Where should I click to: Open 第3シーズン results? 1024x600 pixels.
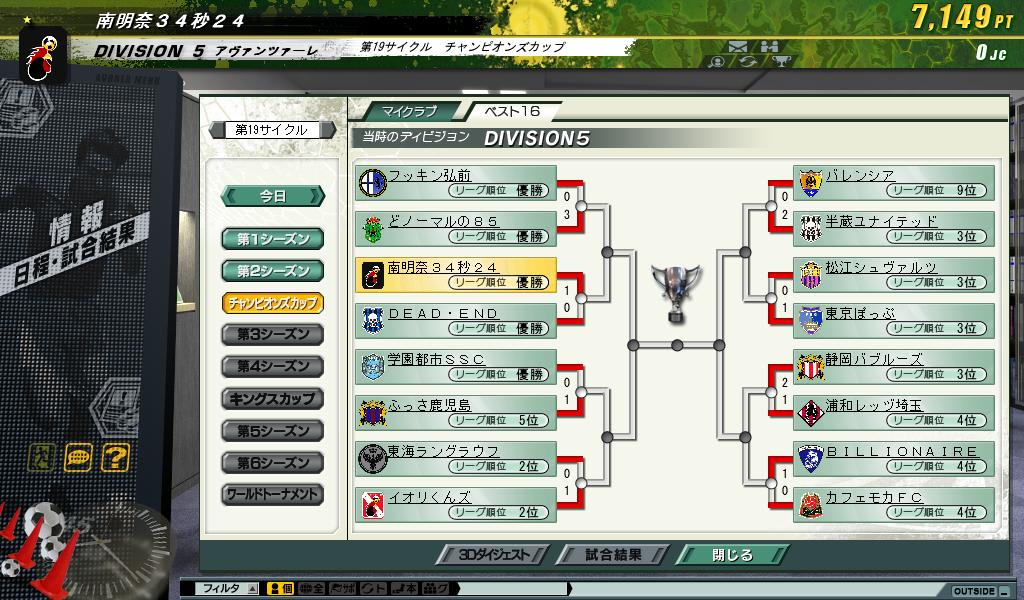coord(272,335)
